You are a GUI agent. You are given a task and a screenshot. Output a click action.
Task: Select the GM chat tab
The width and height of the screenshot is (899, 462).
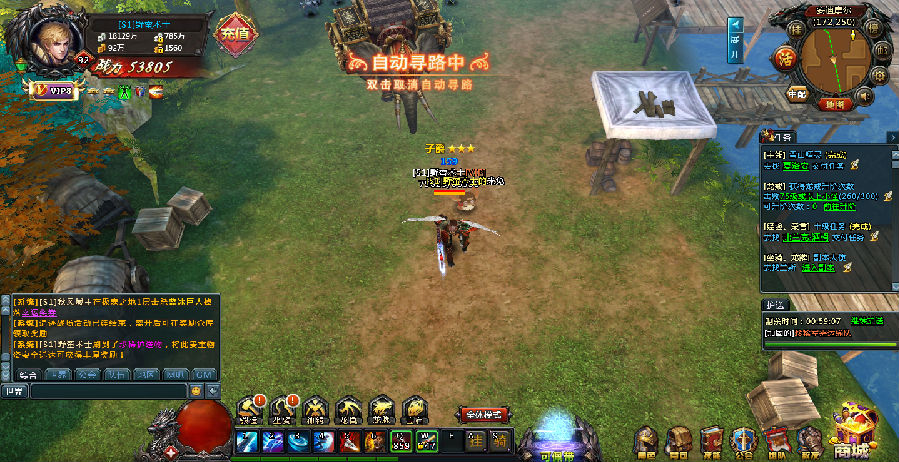pyautogui.click(x=203, y=374)
